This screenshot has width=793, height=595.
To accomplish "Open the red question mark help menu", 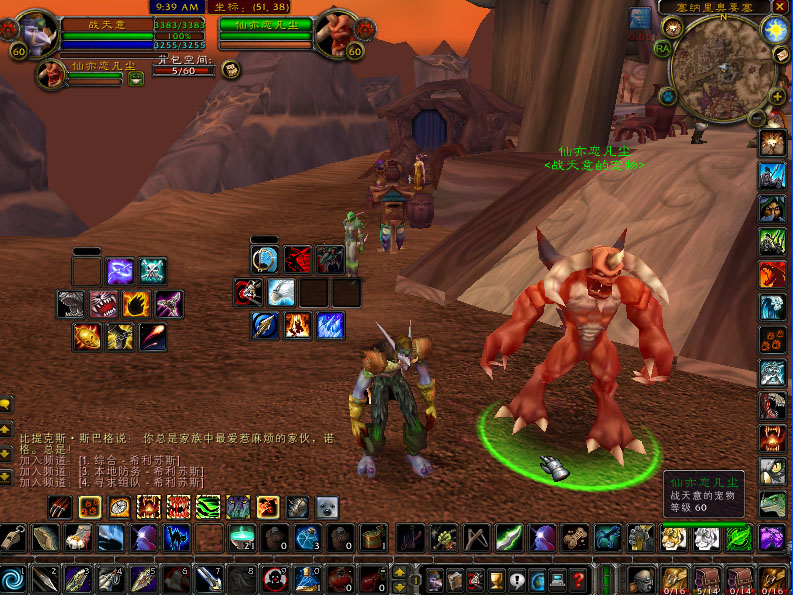I will [577, 579].
